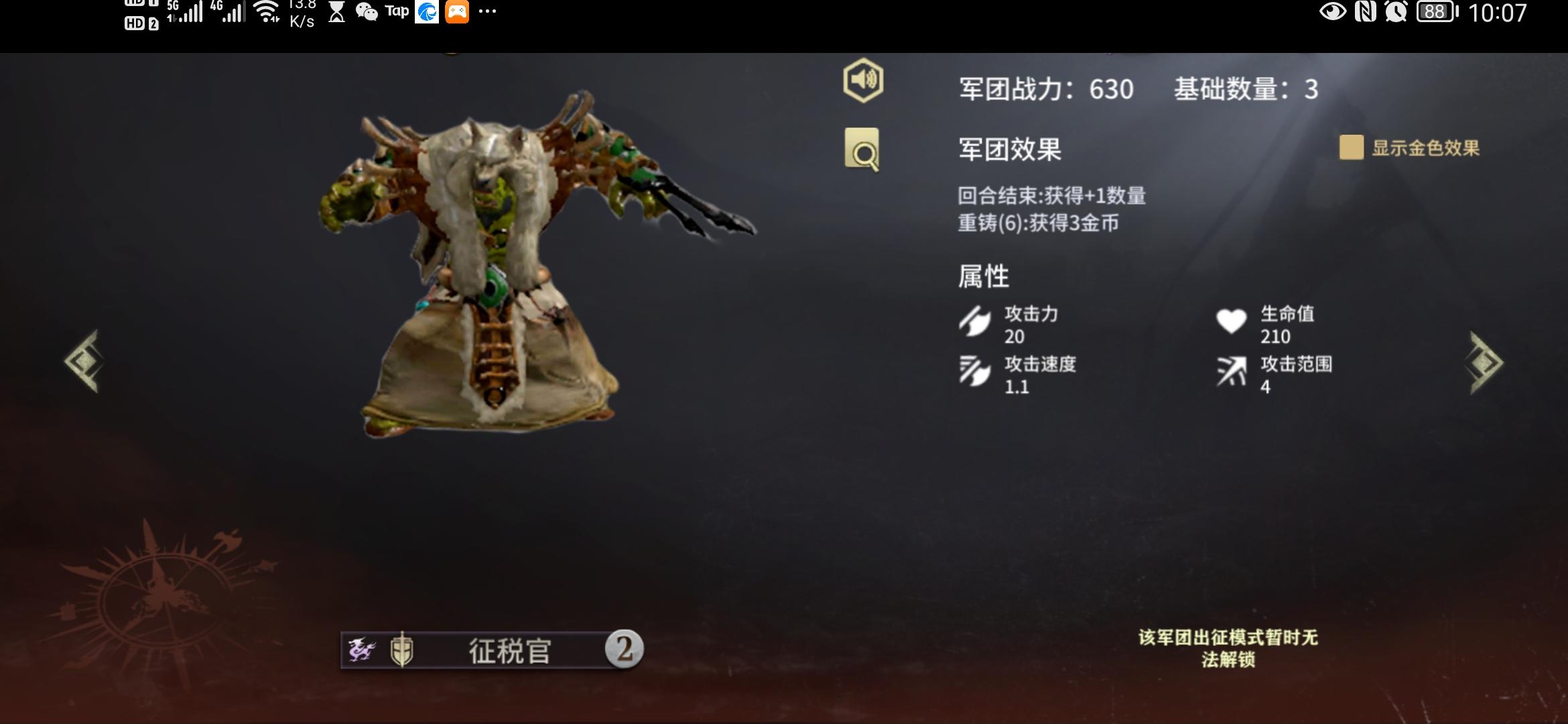
Task: Play the legion voice sound icon
Action: coord(862,80)
